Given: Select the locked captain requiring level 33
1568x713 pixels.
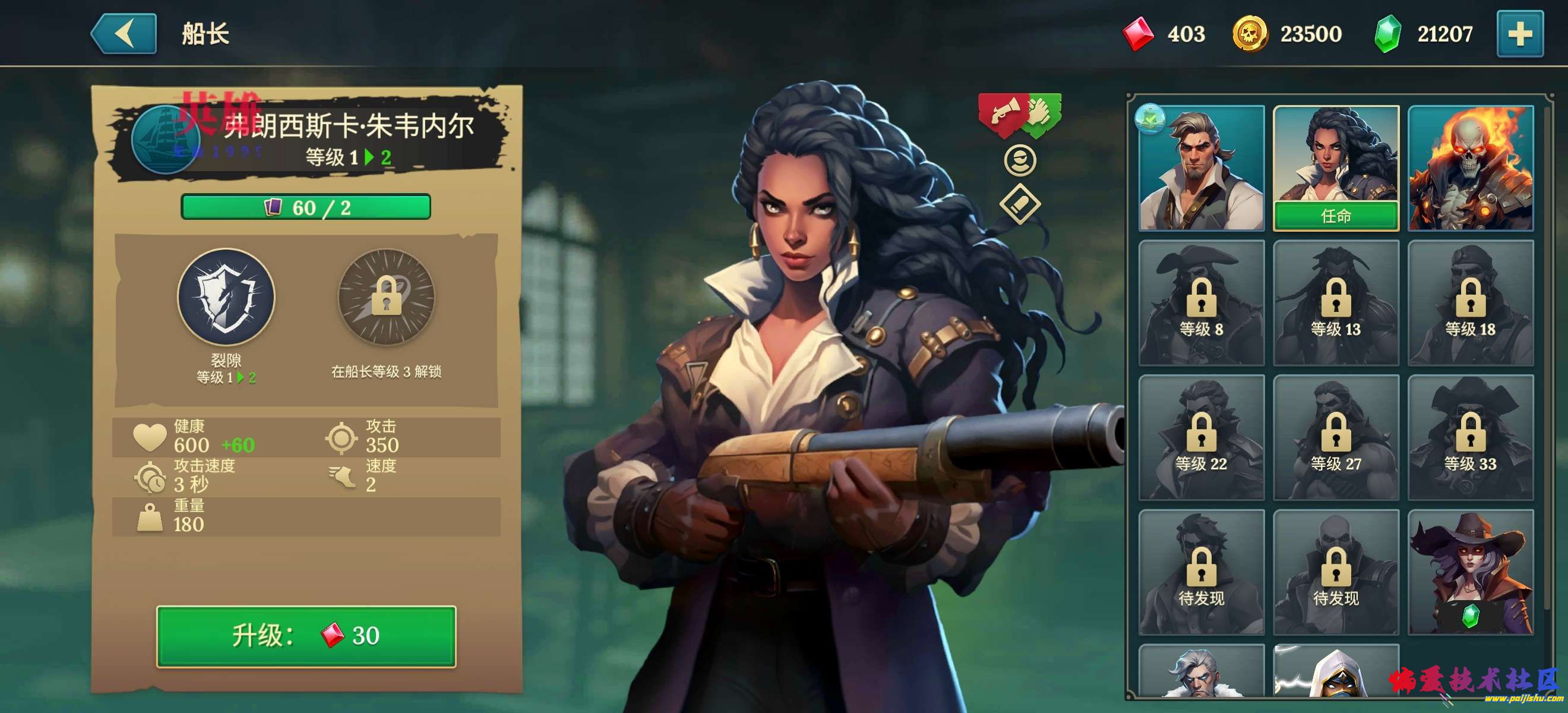Looking at the screenshot, I should pos(1470,437).
